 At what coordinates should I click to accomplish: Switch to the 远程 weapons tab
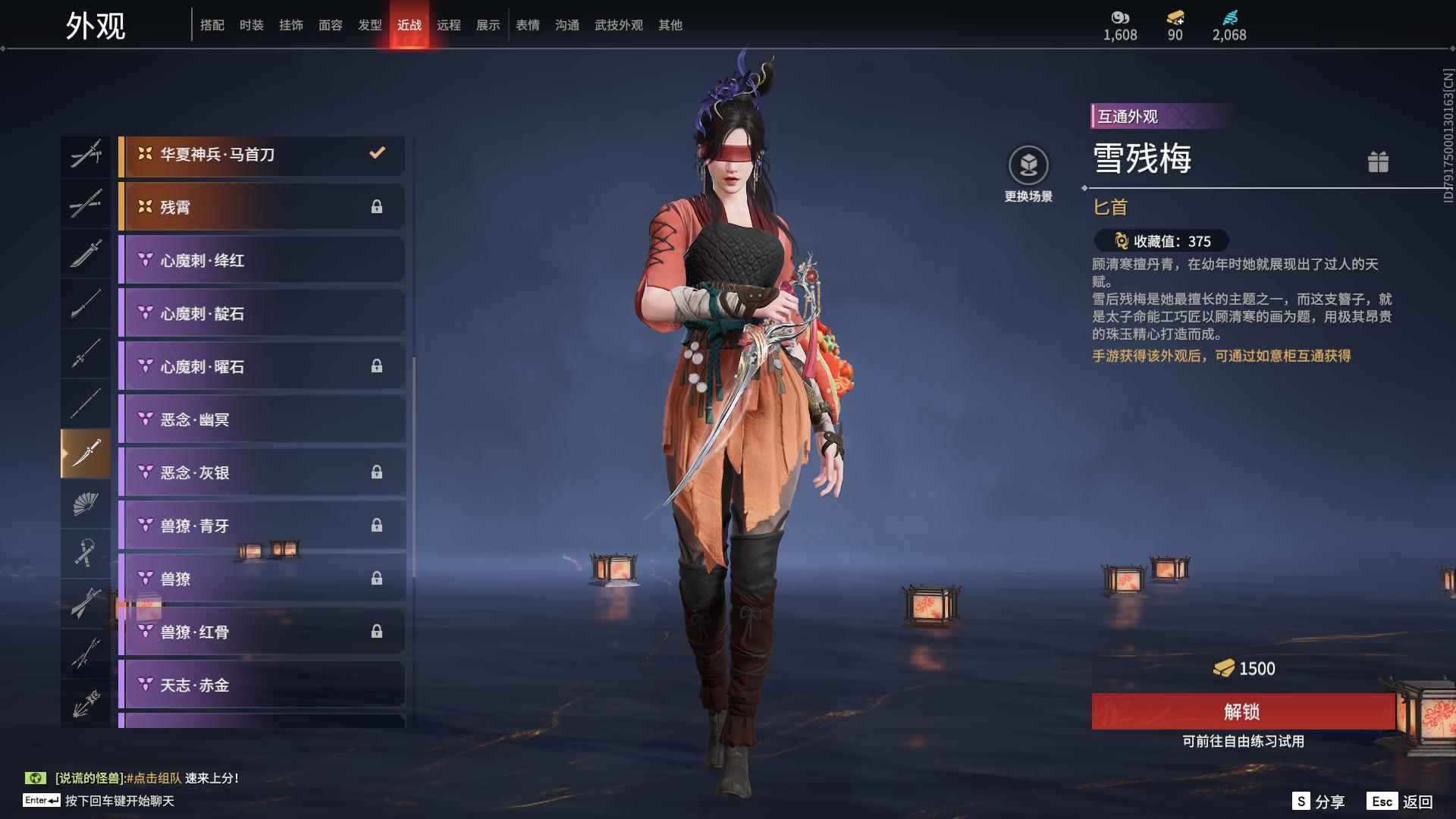[x=448, y=25]
